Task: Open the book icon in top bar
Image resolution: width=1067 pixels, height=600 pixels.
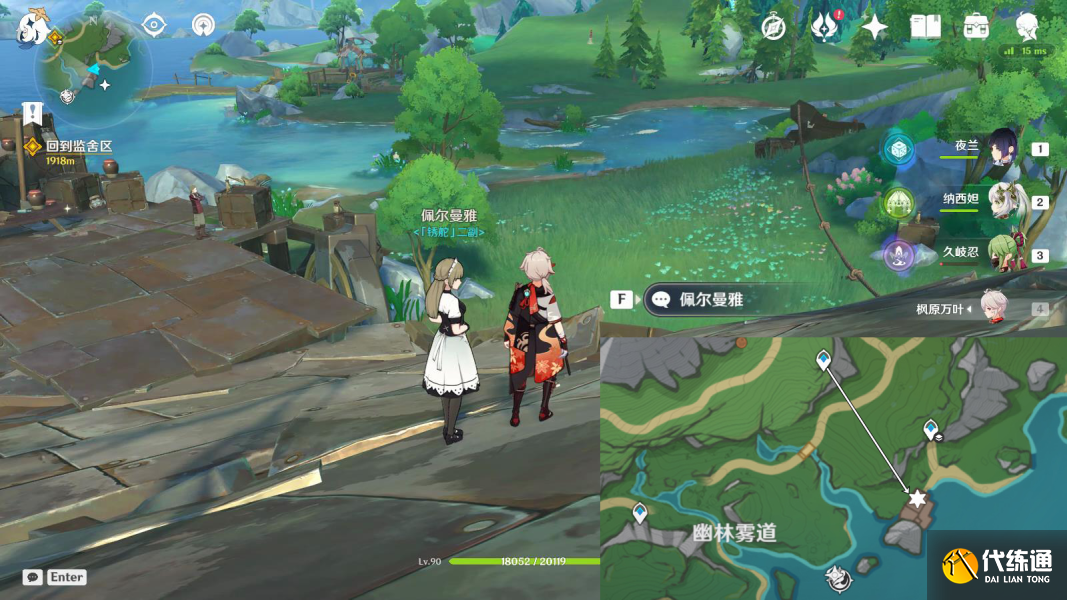Action: pos(925,27)
